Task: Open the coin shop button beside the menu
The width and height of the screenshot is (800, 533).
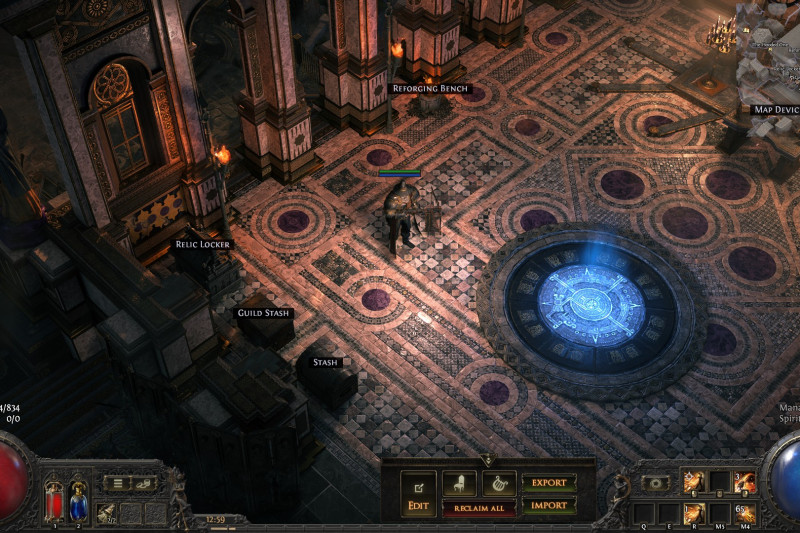Action: tap(145, 483)
